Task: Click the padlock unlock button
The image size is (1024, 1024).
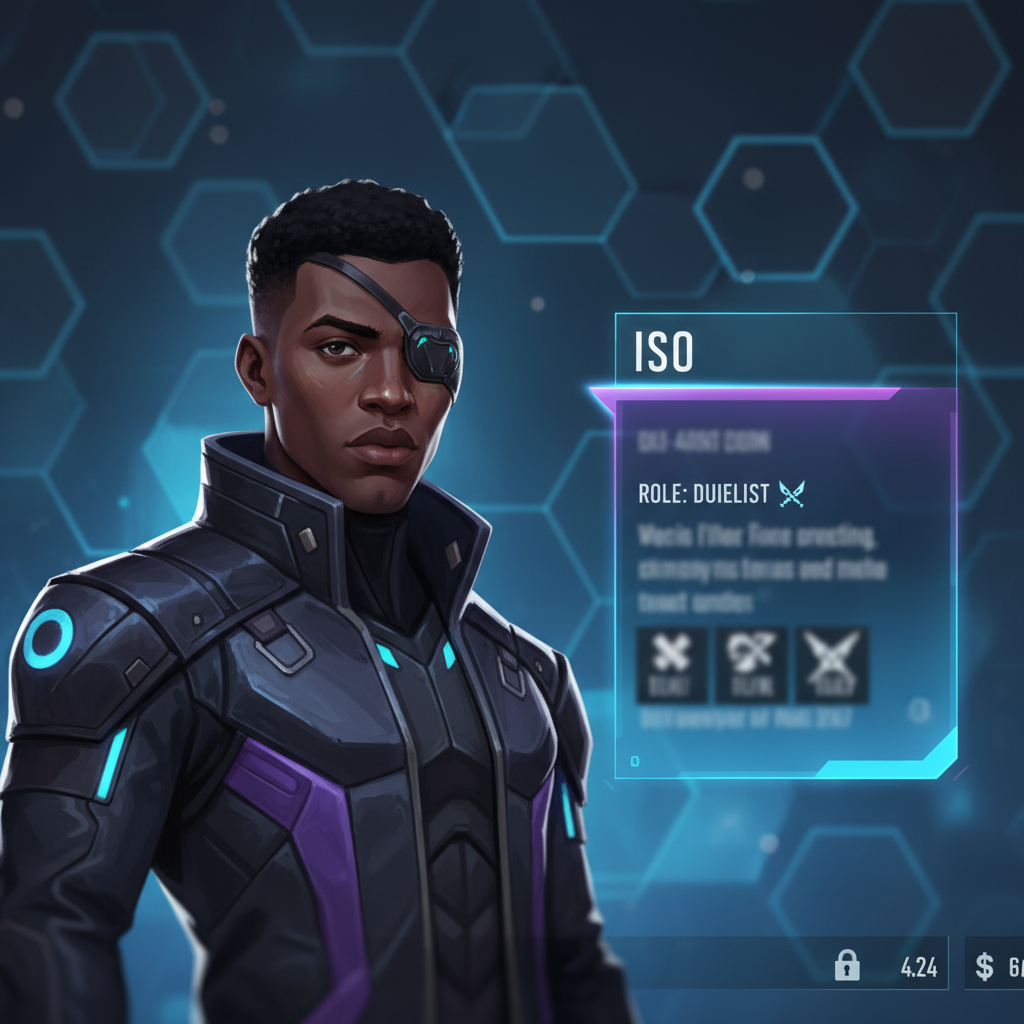Action: (x=847, y=966)
